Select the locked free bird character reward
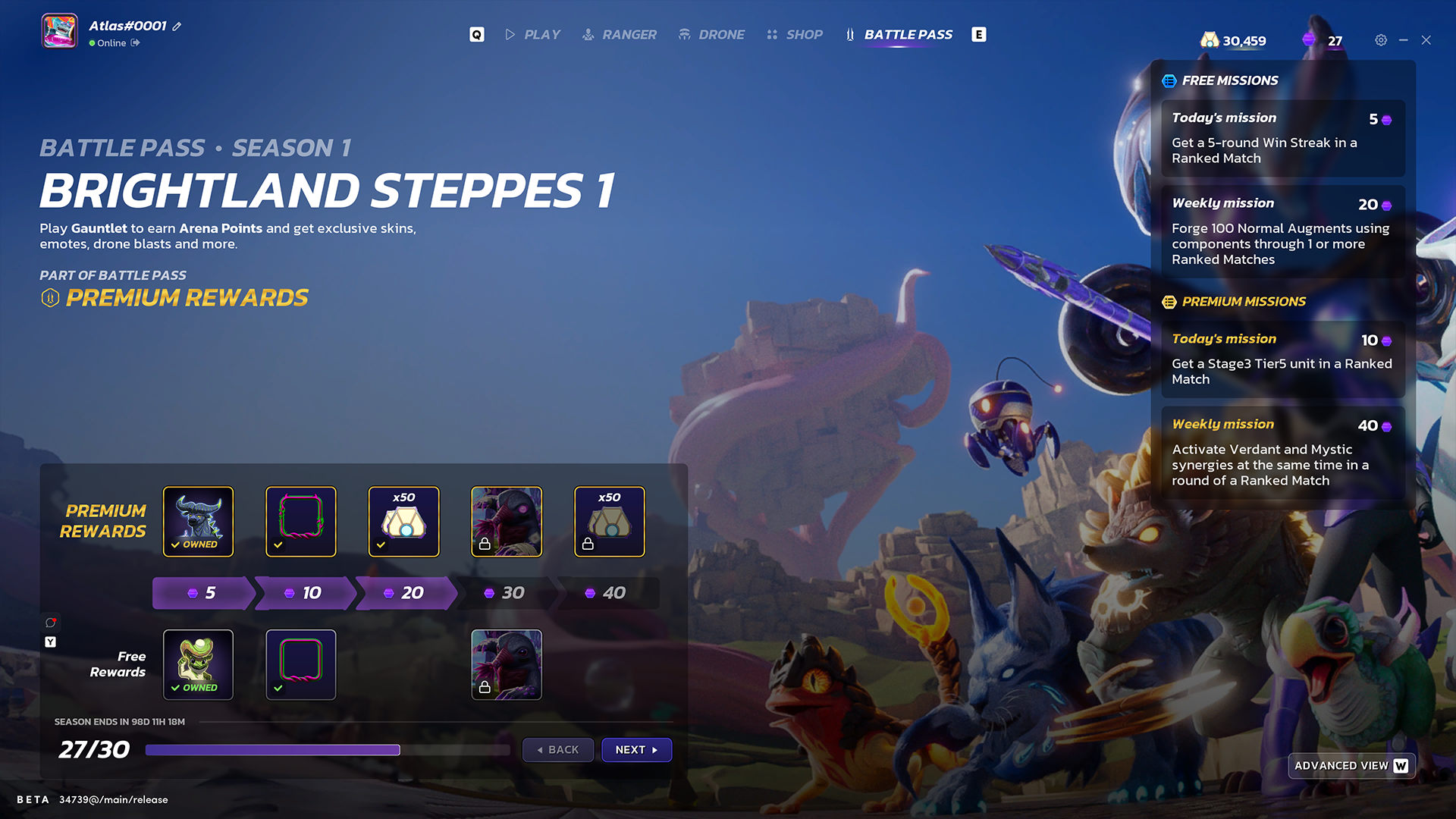This screenshot has height=819, width=1456. click(507, 664)
